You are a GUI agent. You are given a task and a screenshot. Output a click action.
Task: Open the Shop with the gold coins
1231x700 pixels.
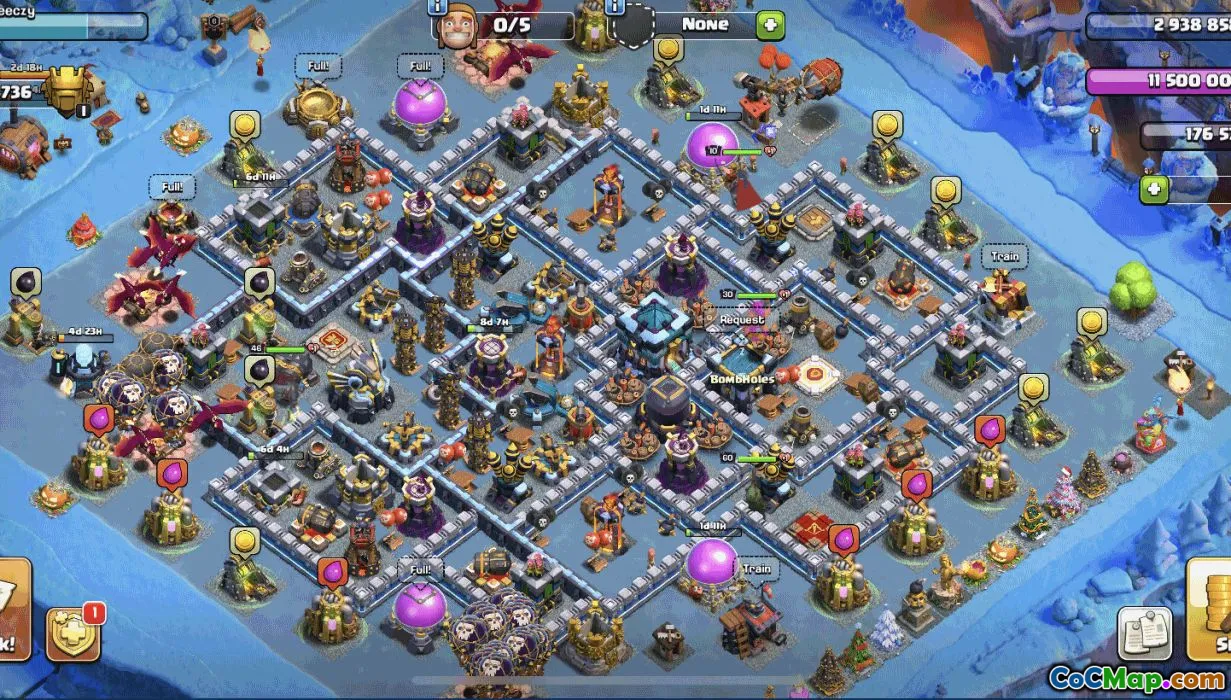coord(1211,607)
